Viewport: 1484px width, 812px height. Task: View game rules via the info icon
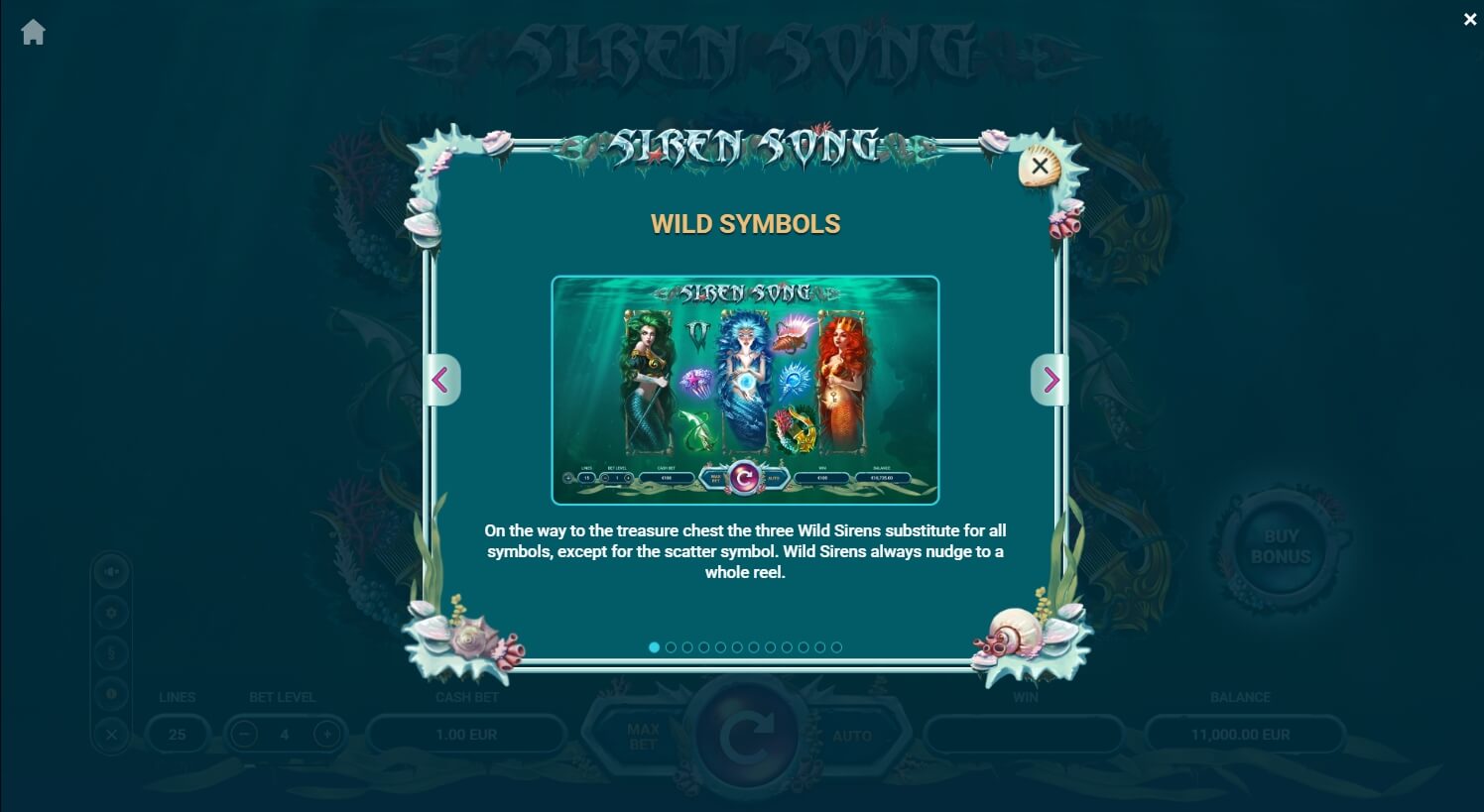[111, 692]
